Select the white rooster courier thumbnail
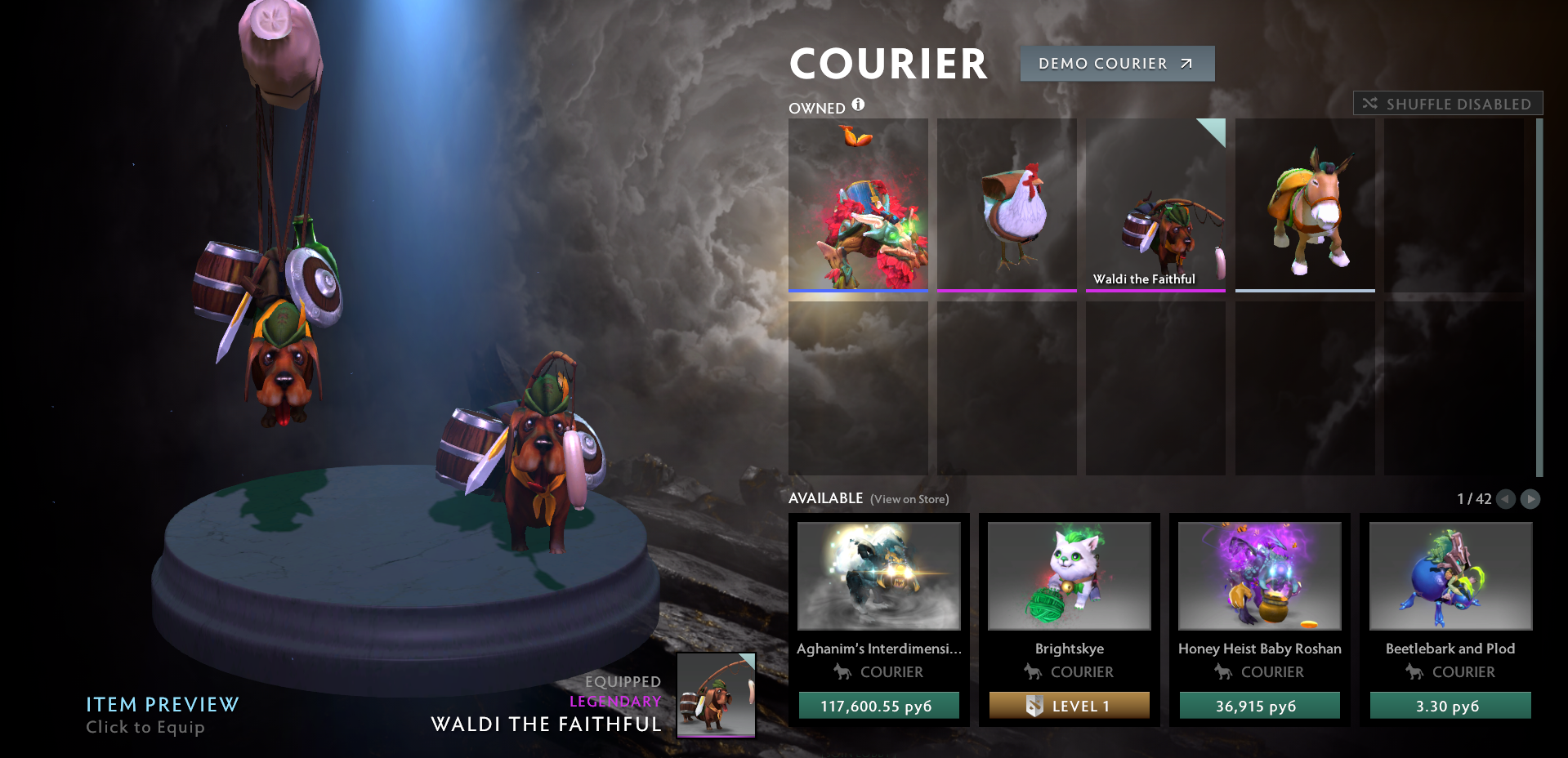Viewport: 1568px width, 758px height. [1007, 205]
